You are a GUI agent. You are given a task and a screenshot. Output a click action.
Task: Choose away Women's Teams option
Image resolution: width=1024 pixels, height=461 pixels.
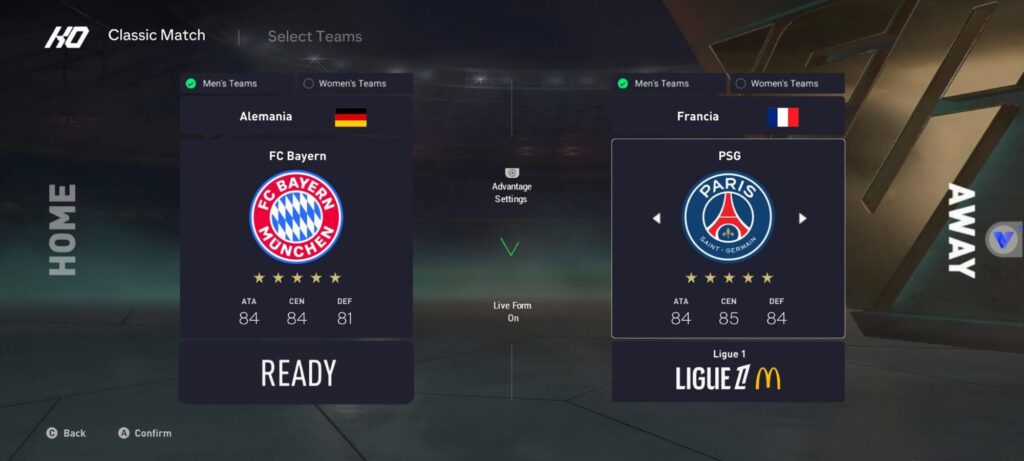[x=786, y=84]
